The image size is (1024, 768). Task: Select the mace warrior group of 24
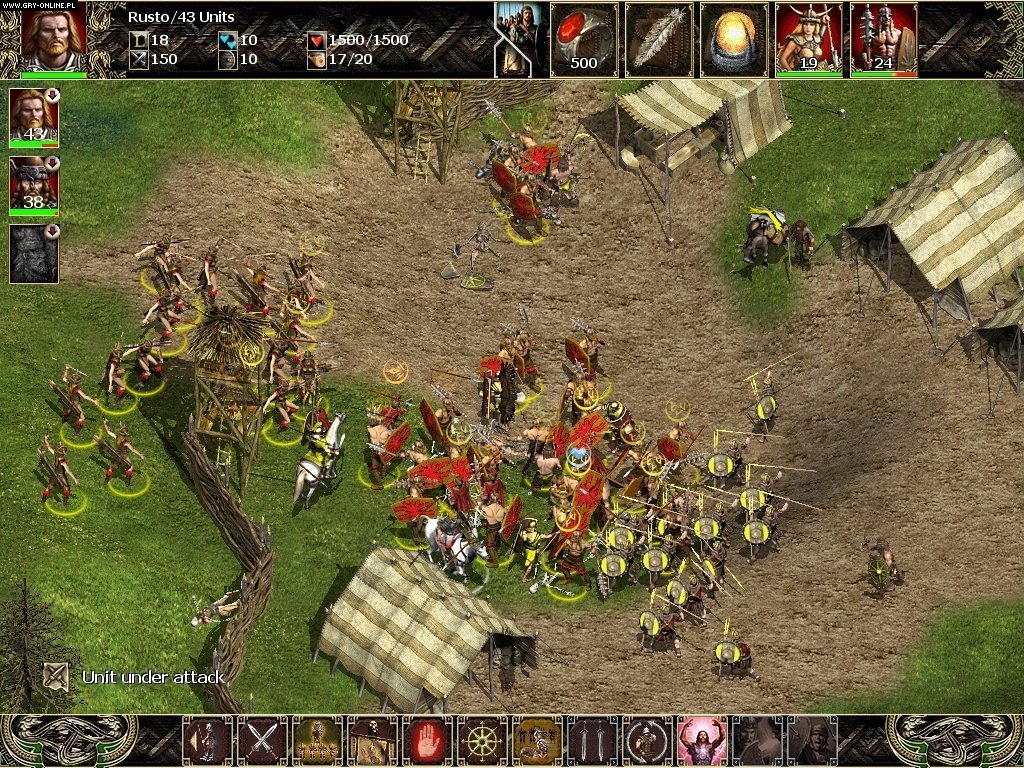pyautogui.click(x=883, y=40)
